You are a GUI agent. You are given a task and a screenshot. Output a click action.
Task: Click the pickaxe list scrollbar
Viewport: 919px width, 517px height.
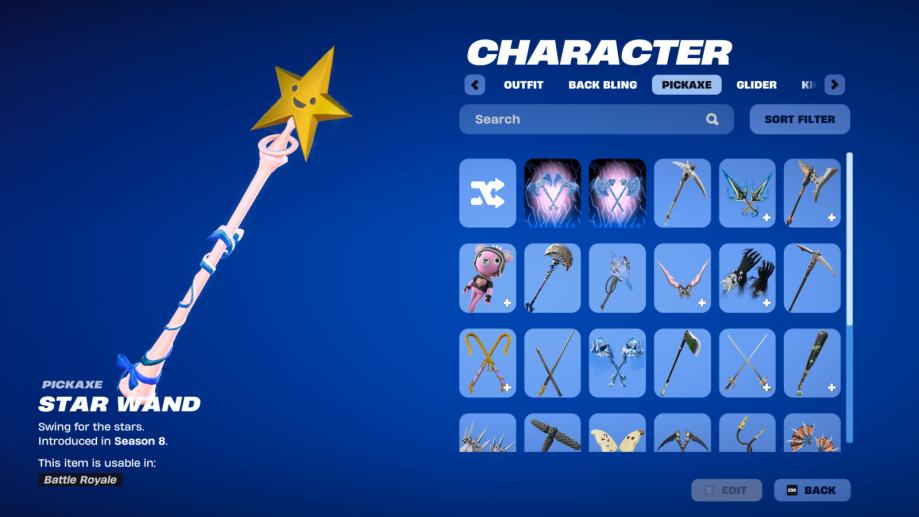pos(849,240)
